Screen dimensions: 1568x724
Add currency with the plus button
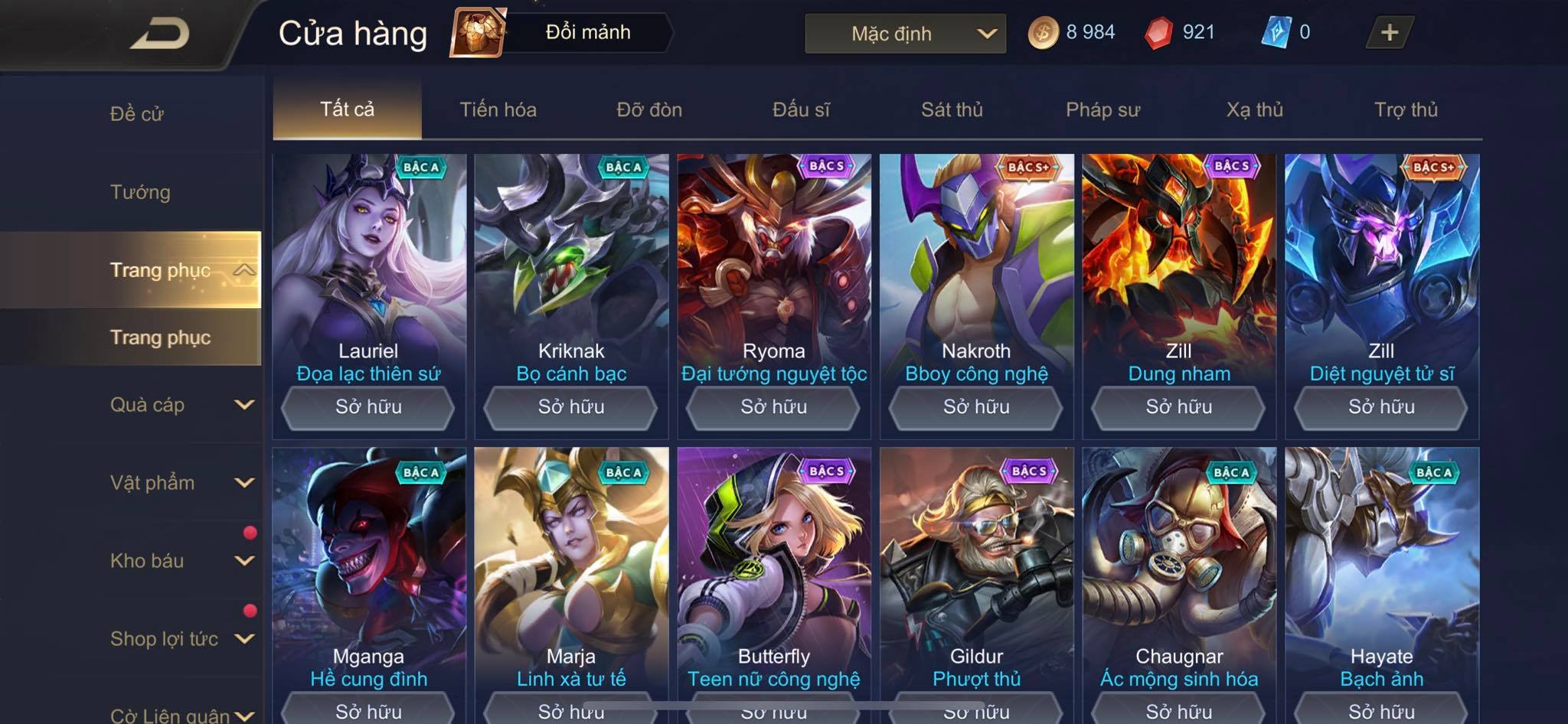point(1389,33)
